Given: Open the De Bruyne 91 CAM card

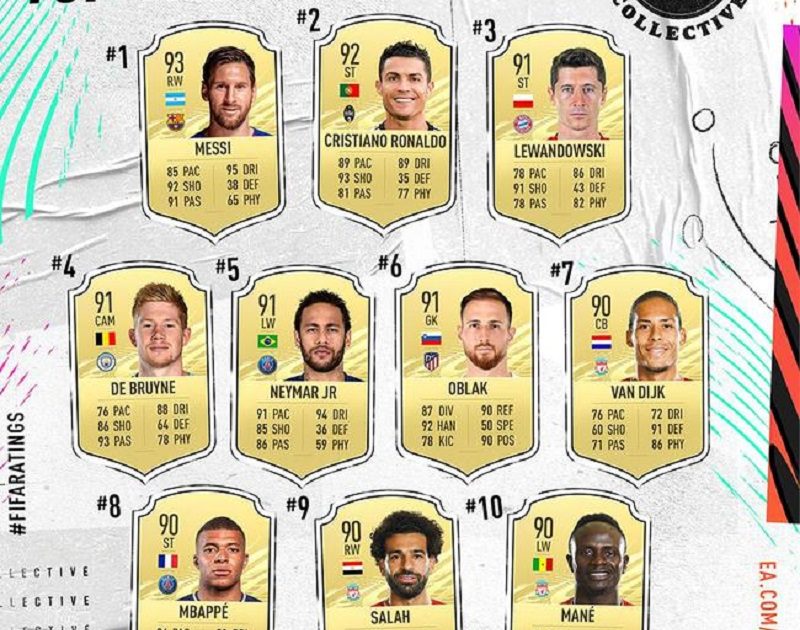Looking at the screenshot, I should pyautogui.click(x=140, y=368).
